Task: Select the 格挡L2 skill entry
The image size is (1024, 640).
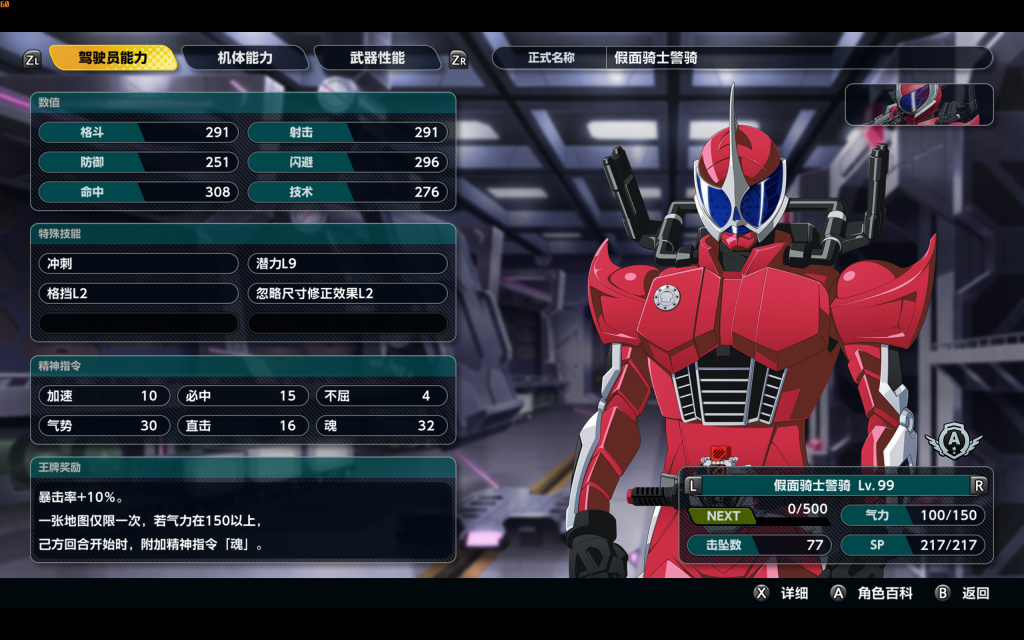Action: 138,294
